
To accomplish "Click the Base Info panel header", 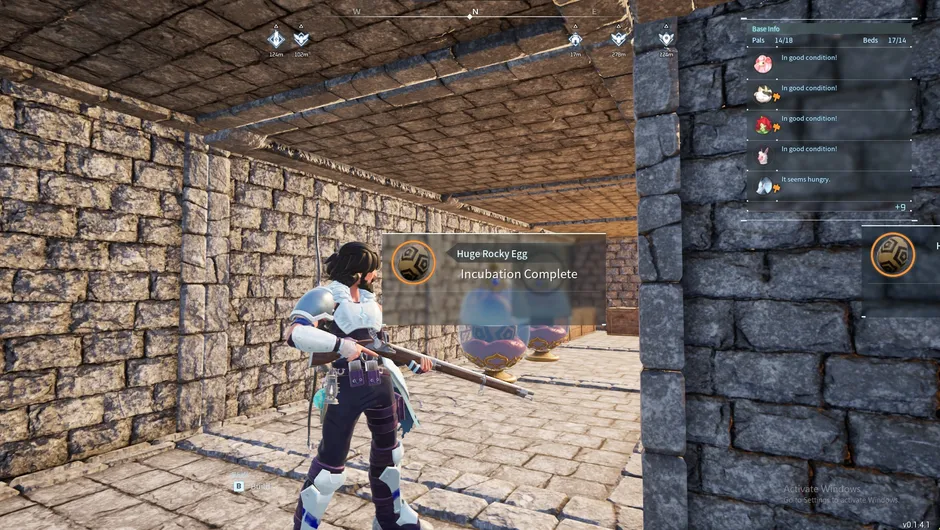I will point(766,28).
